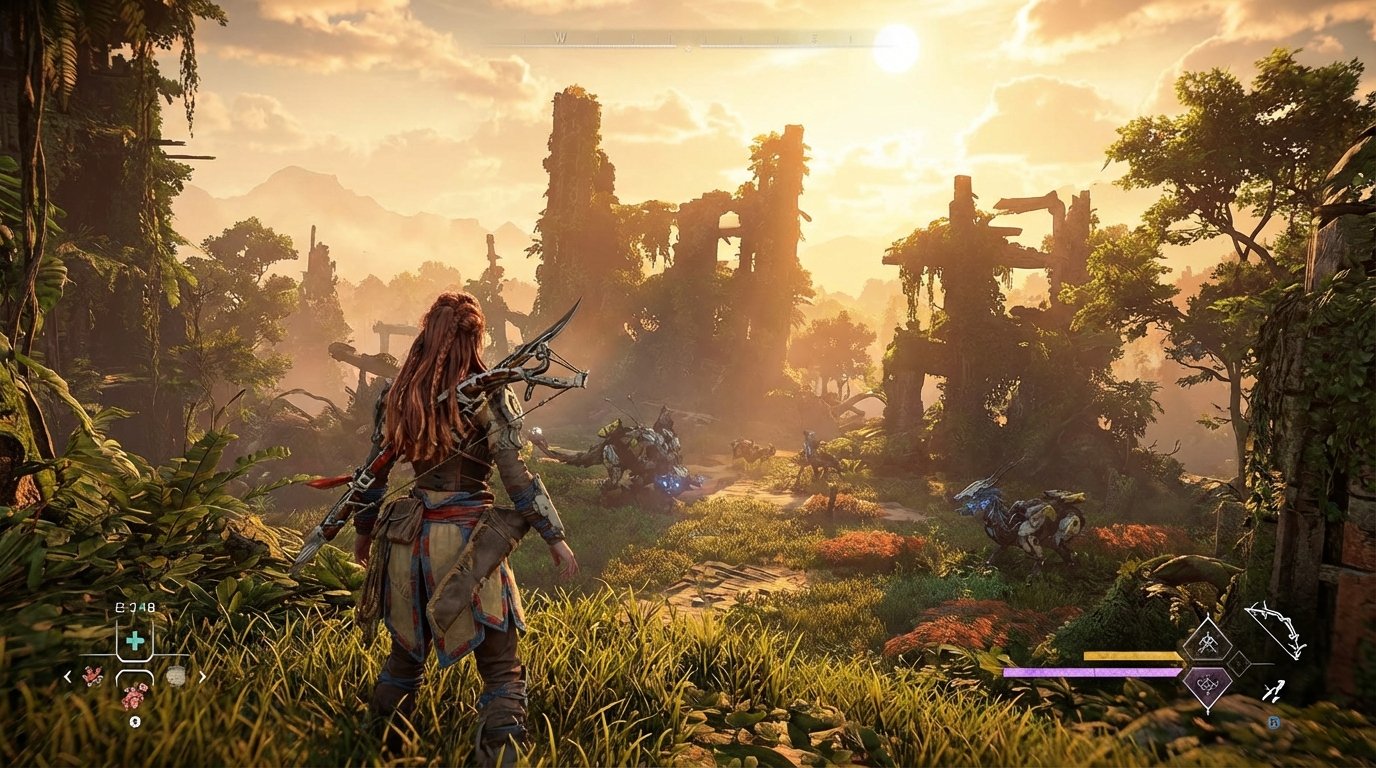Image resolution: width=1376 pixels, height=768 pixels.
Task: Click the compass strip at top
Action: click(688, 38)
